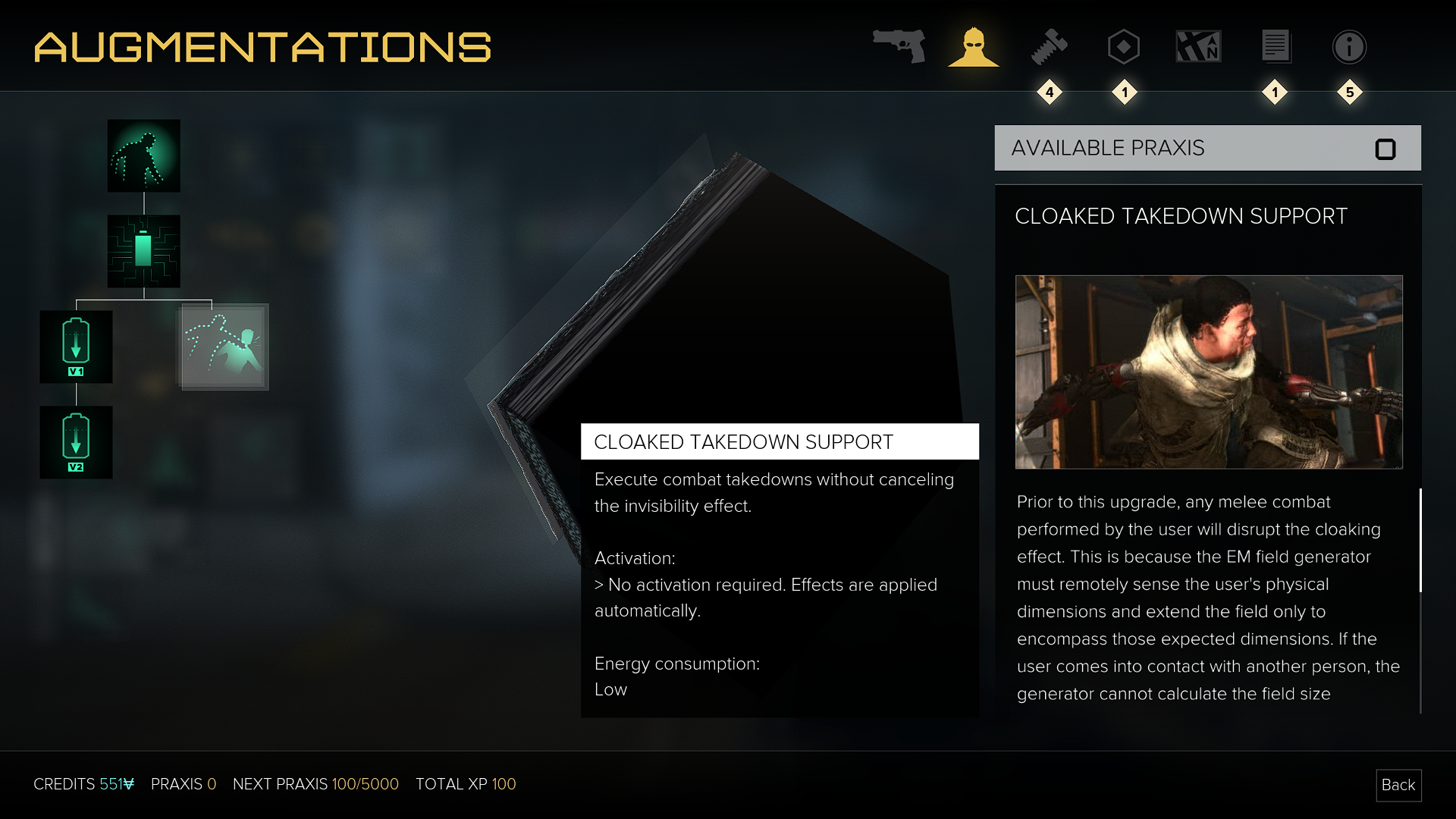Select Cloaked Takedown Support node
Screen dimensions: 1456x819
coord(224,347)
